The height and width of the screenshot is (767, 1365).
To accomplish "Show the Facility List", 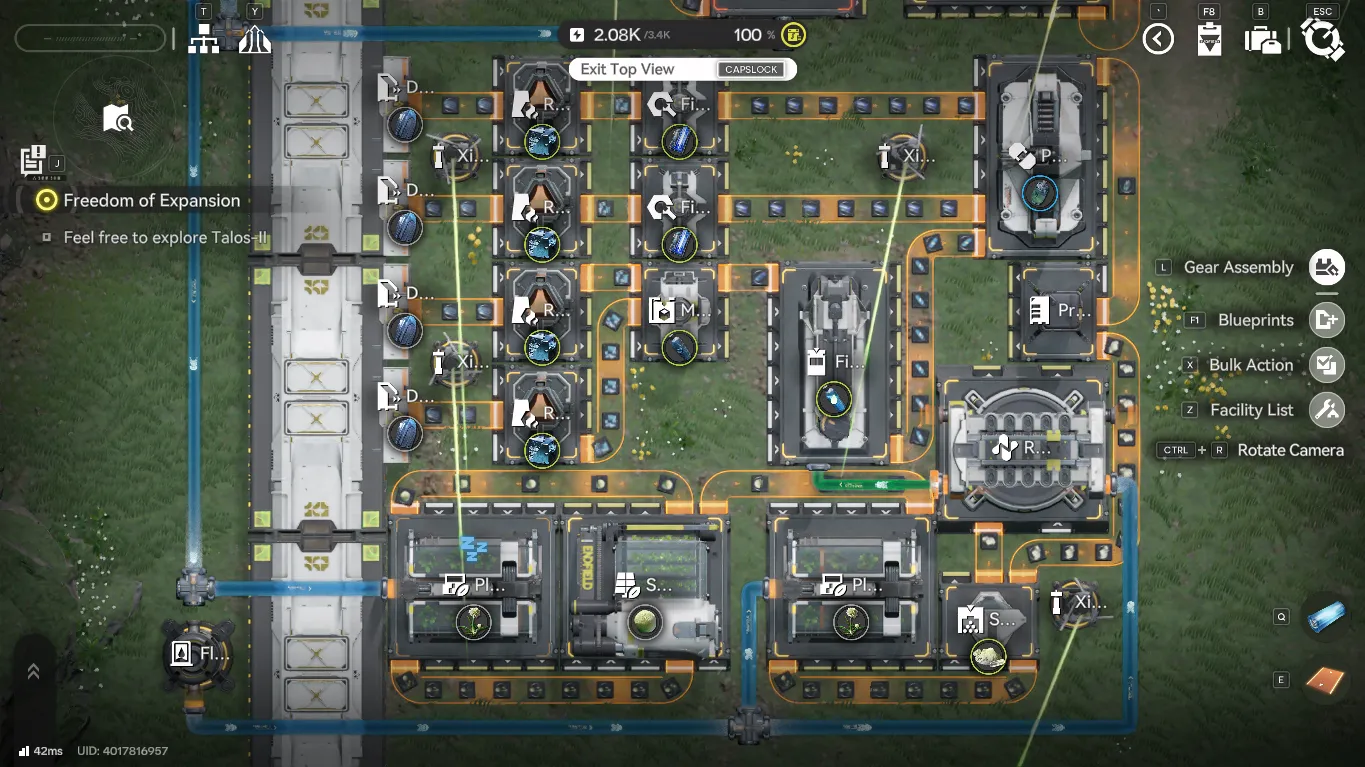I will (1326, 410).
